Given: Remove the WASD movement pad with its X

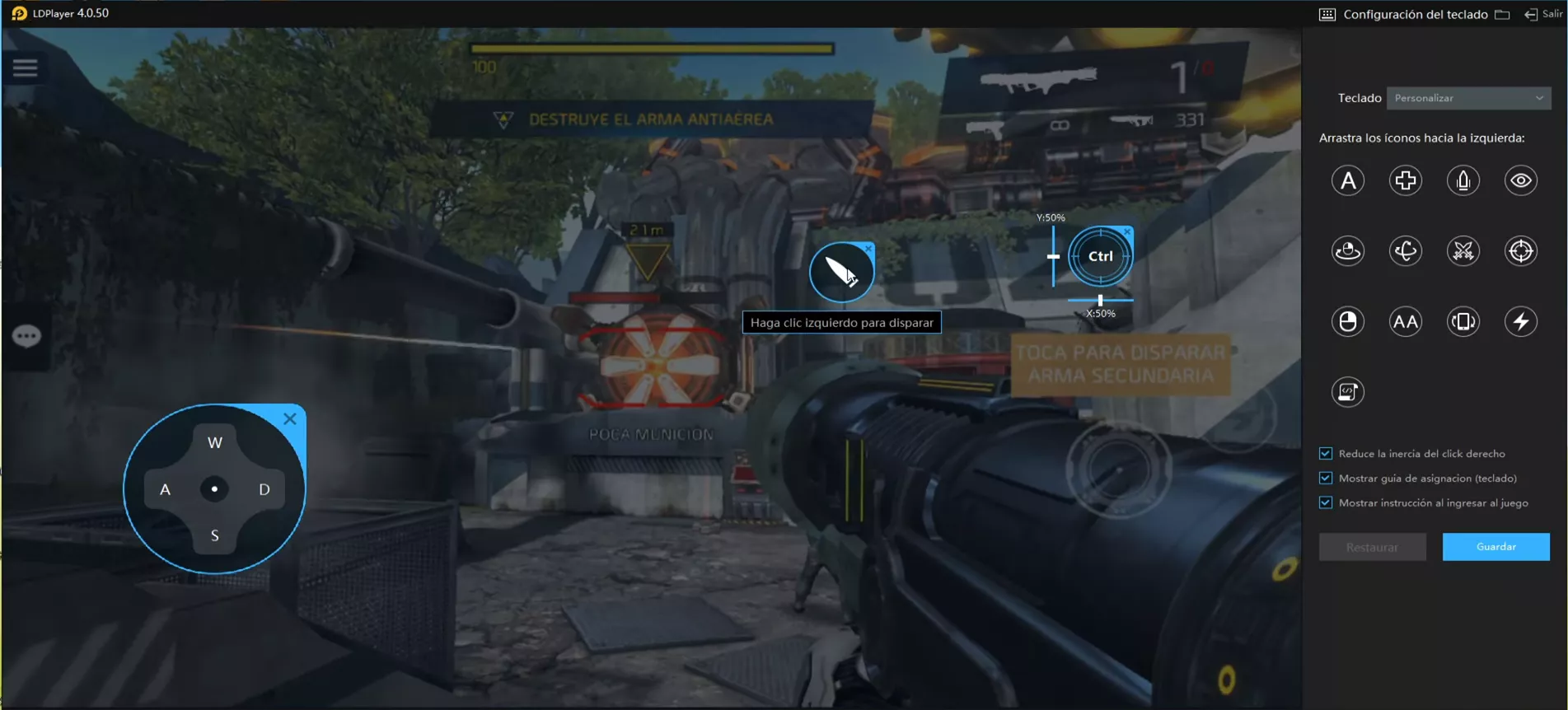Looking at the screenshot, I should [290, 419].
